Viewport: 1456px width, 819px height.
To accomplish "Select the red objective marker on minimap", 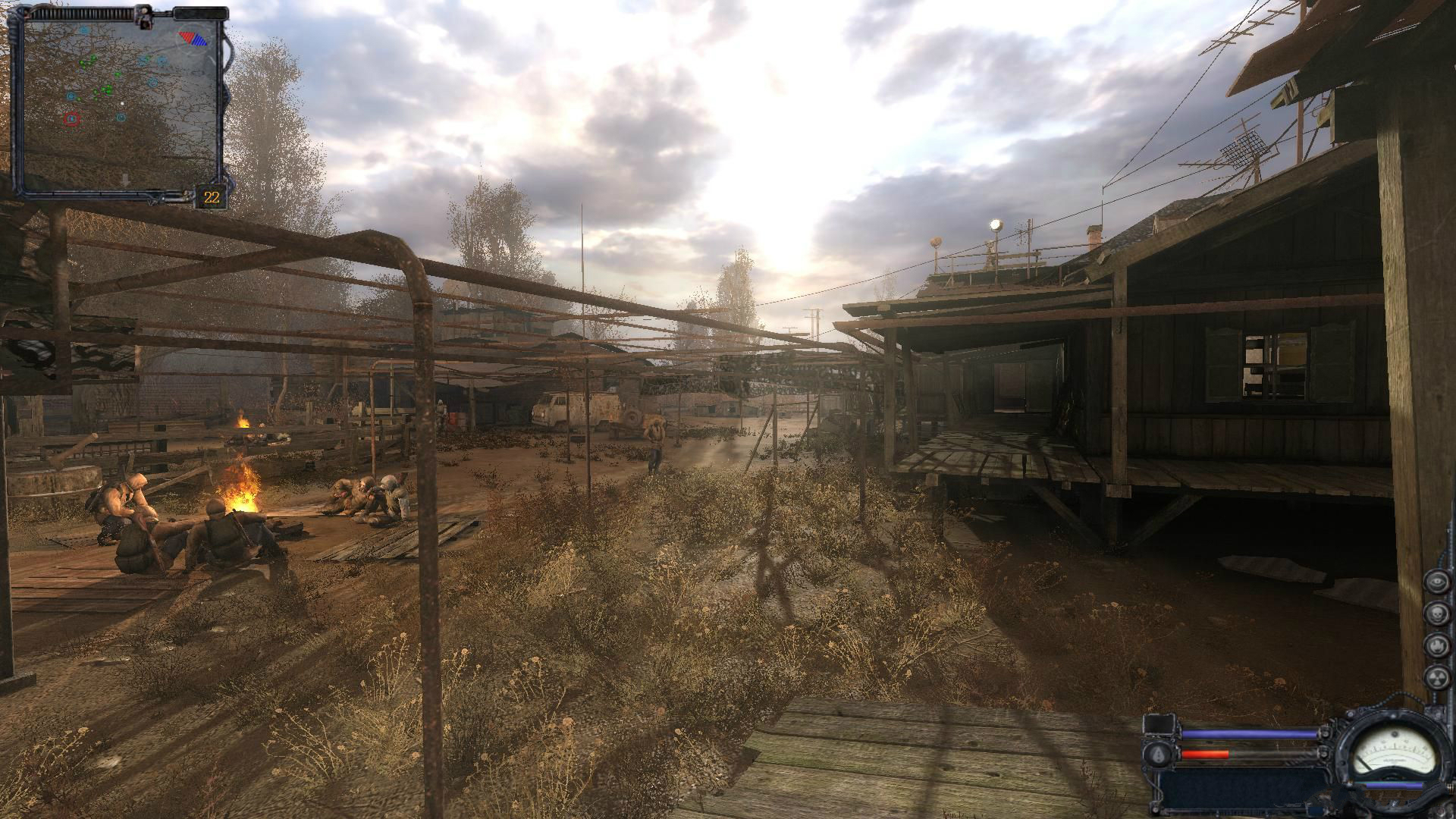I will pyautogui.click(x=71, y=118).
